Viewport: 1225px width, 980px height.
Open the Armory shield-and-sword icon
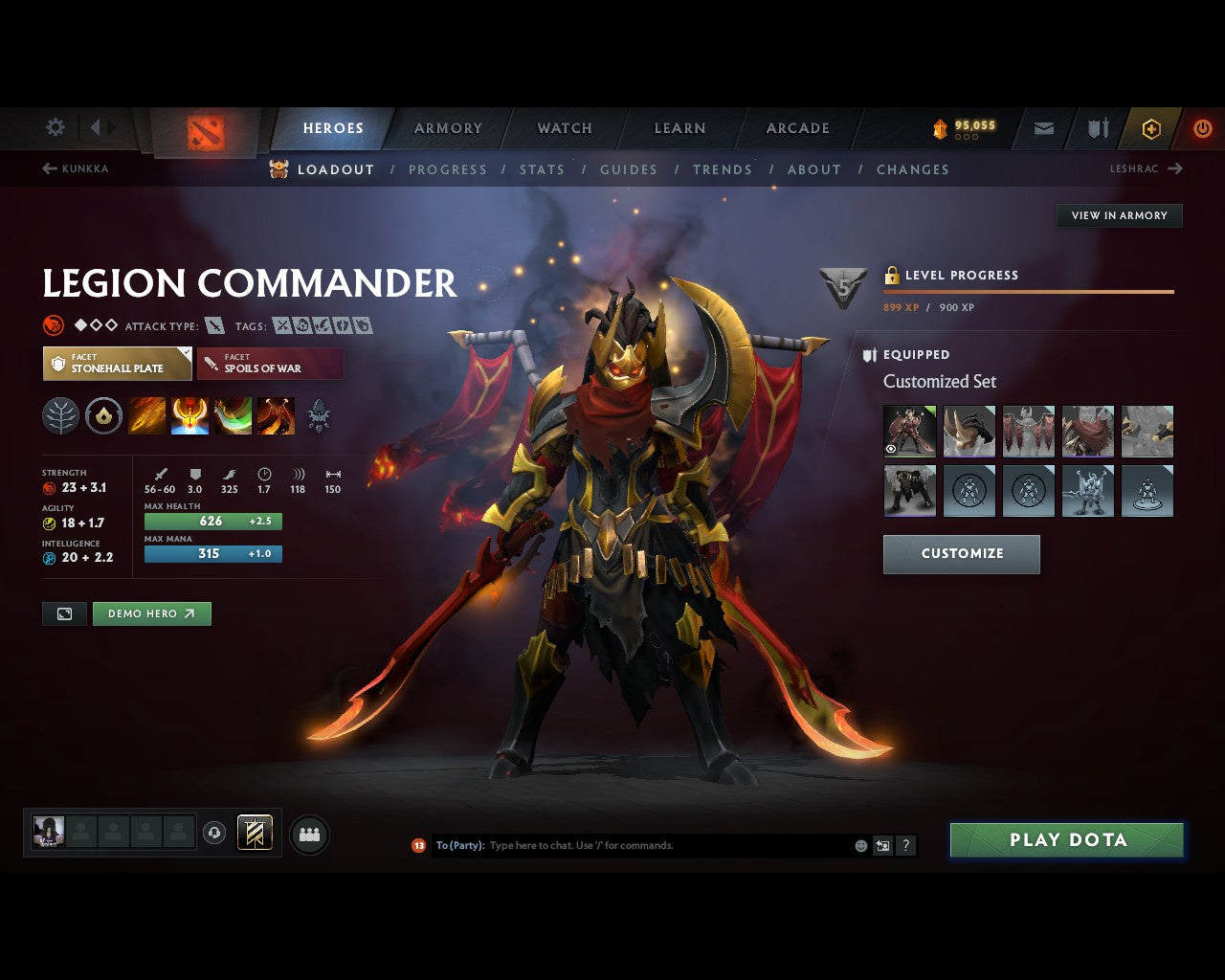(x=1097, y=127)
